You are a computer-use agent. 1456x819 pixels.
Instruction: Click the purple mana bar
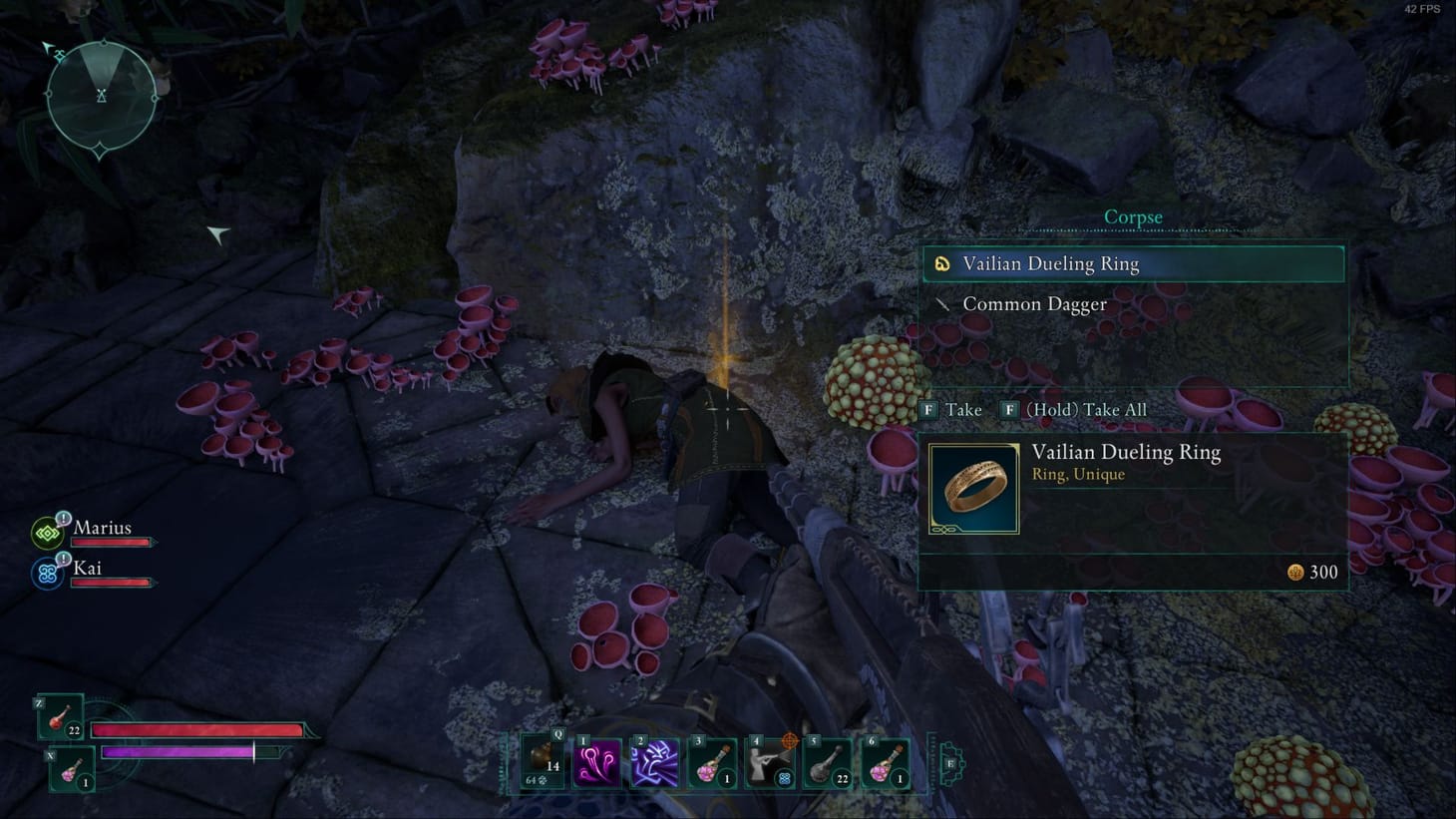(178, 751)
